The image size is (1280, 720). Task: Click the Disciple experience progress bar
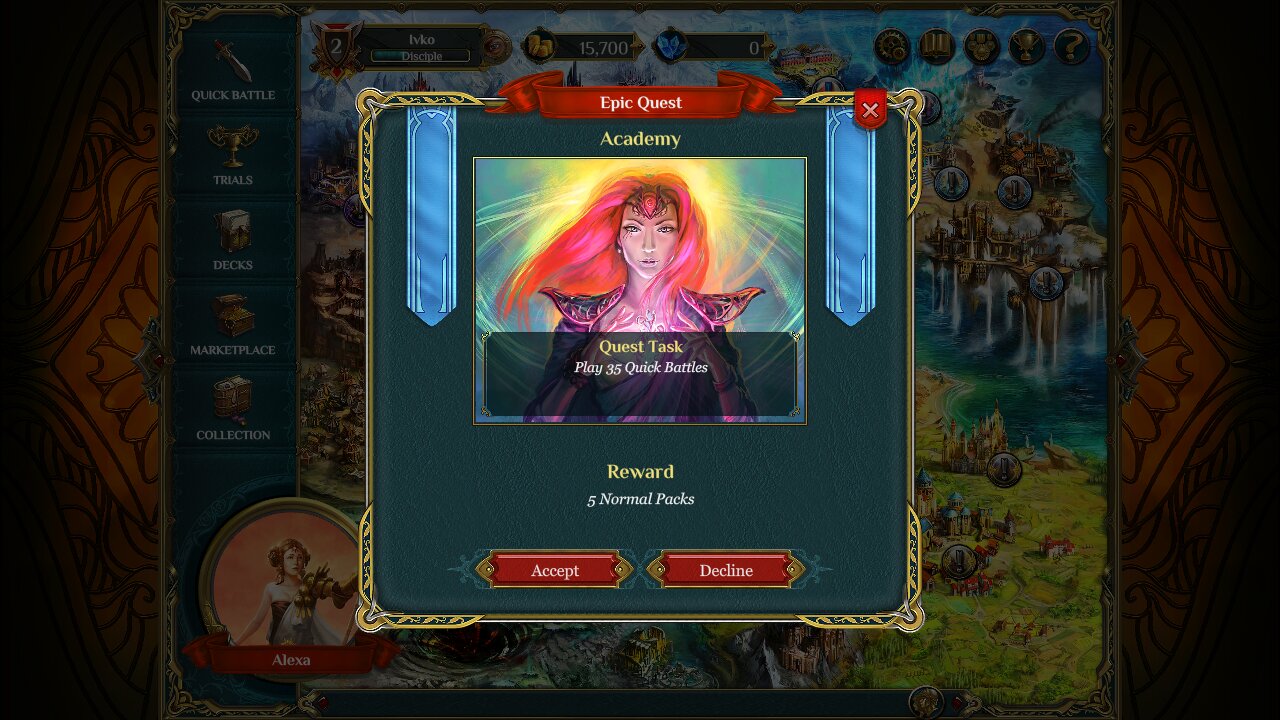[421, 57]
